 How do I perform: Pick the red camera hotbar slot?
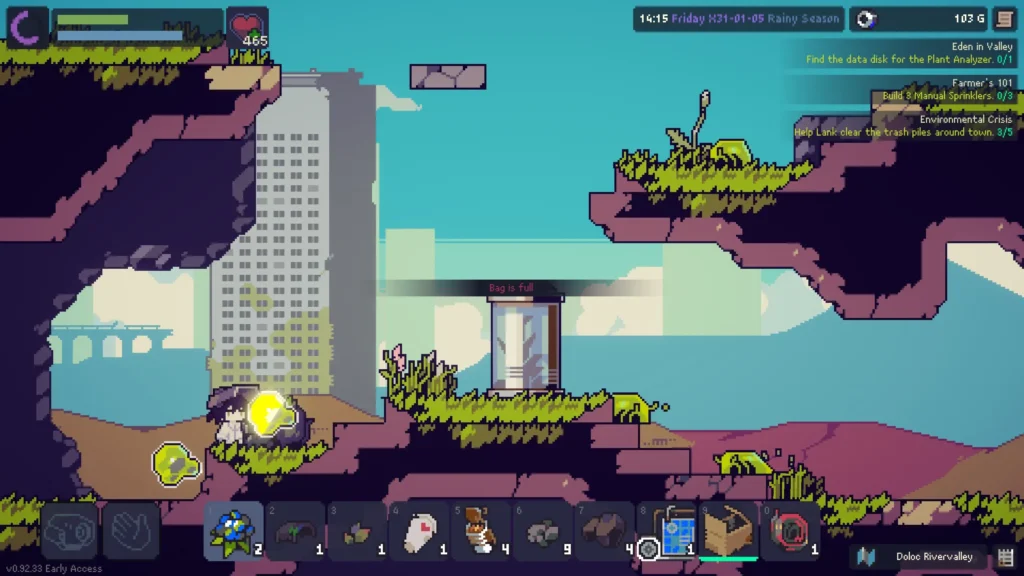coord(791,531)
